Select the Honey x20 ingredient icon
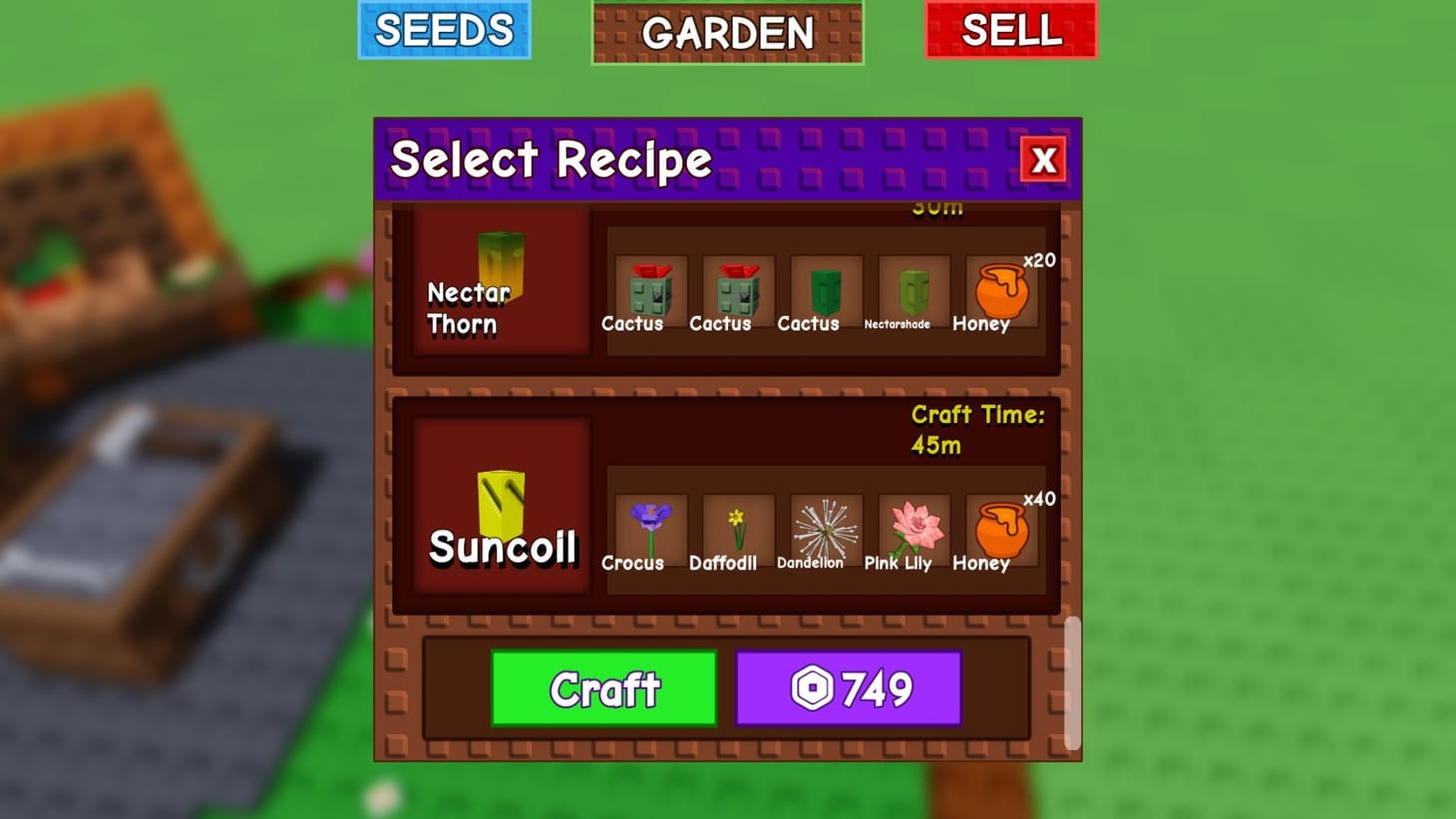 997,292
